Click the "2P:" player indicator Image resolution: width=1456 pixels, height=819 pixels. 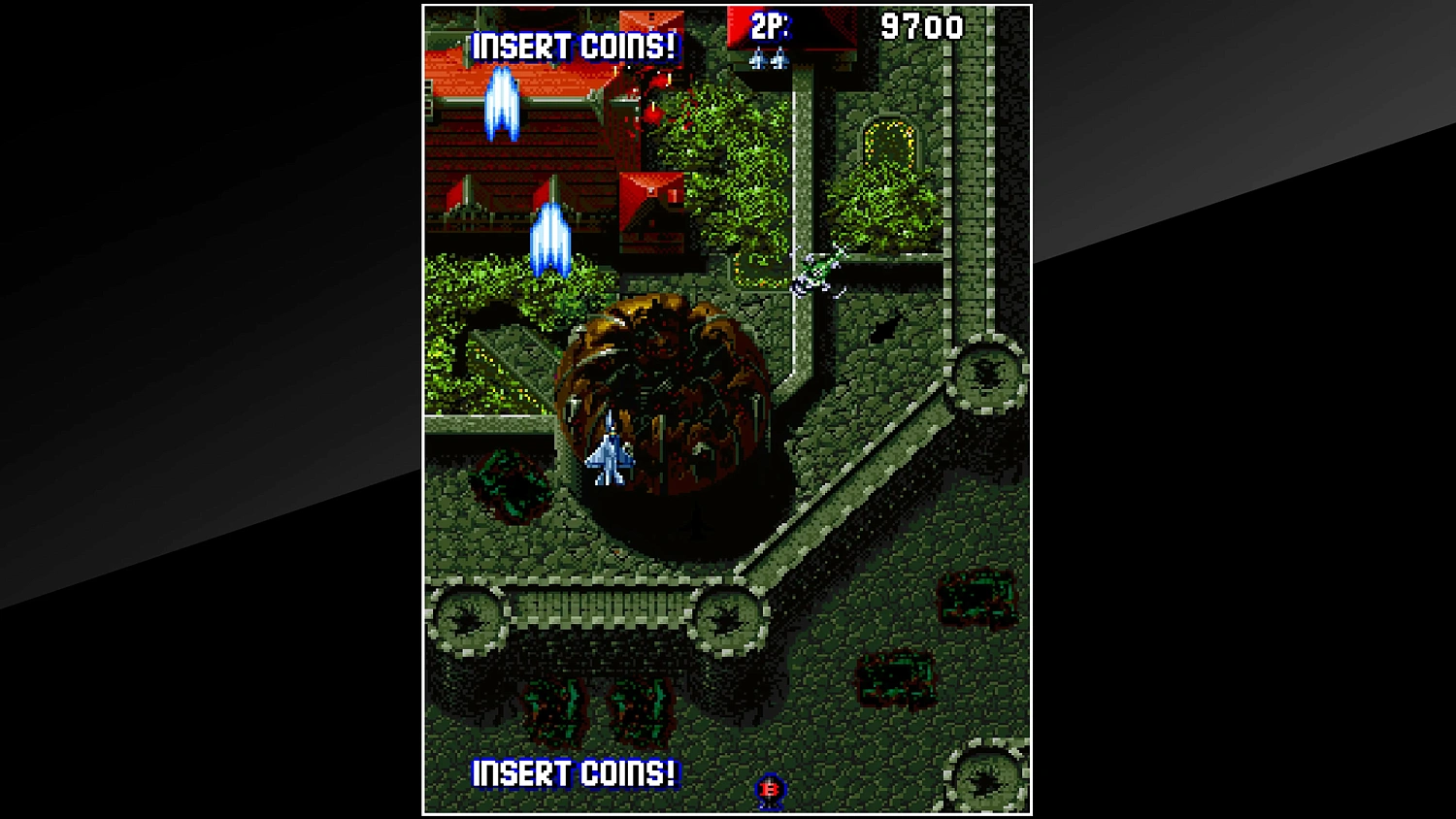point(770,27)
